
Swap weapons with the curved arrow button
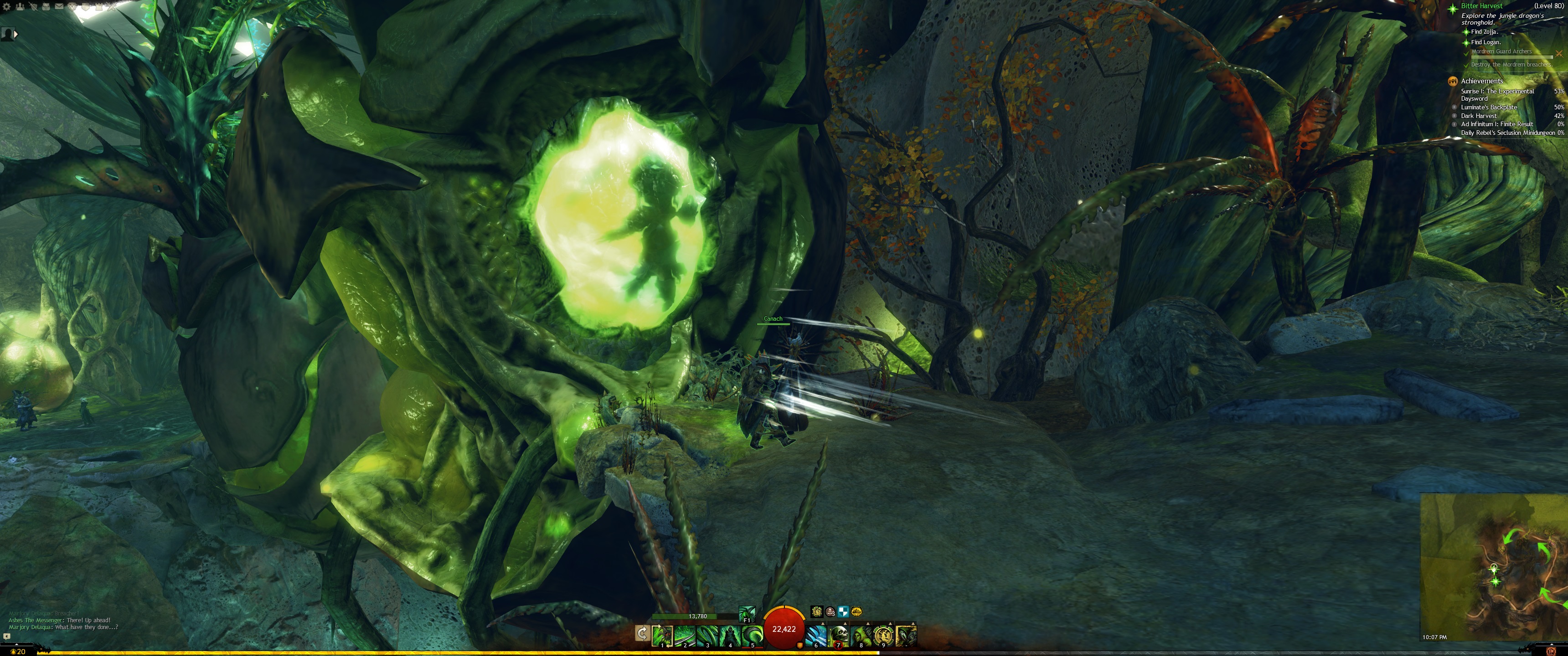click(642, 634)
